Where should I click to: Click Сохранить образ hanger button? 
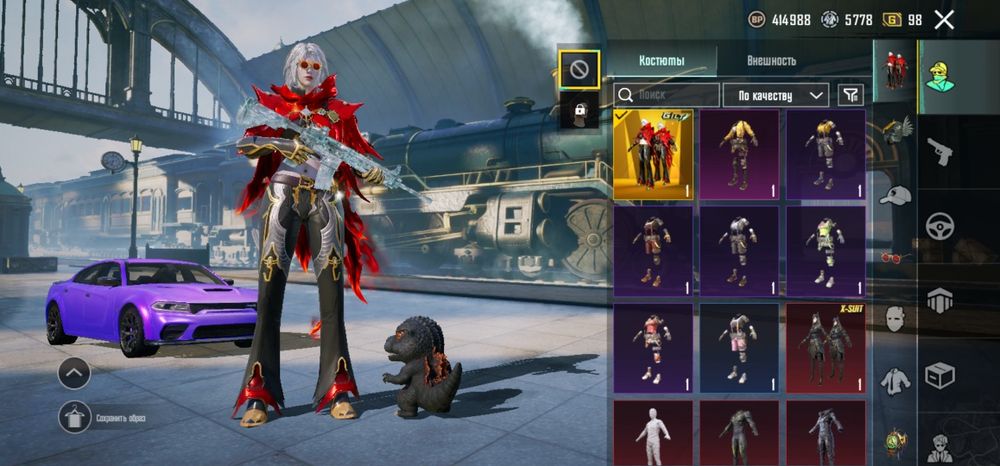click(75, 417)
